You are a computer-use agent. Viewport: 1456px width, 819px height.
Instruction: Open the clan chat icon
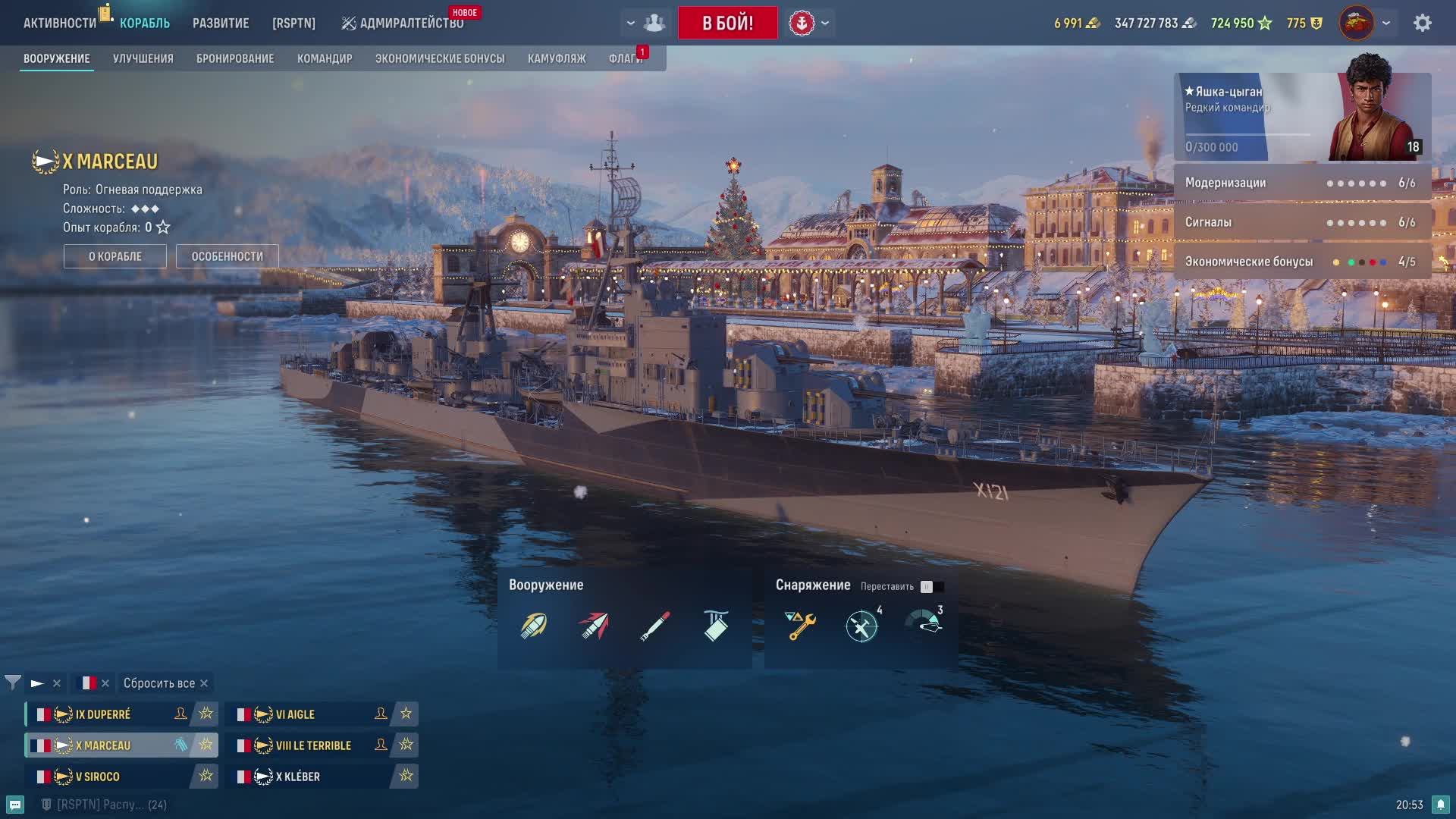15,805
